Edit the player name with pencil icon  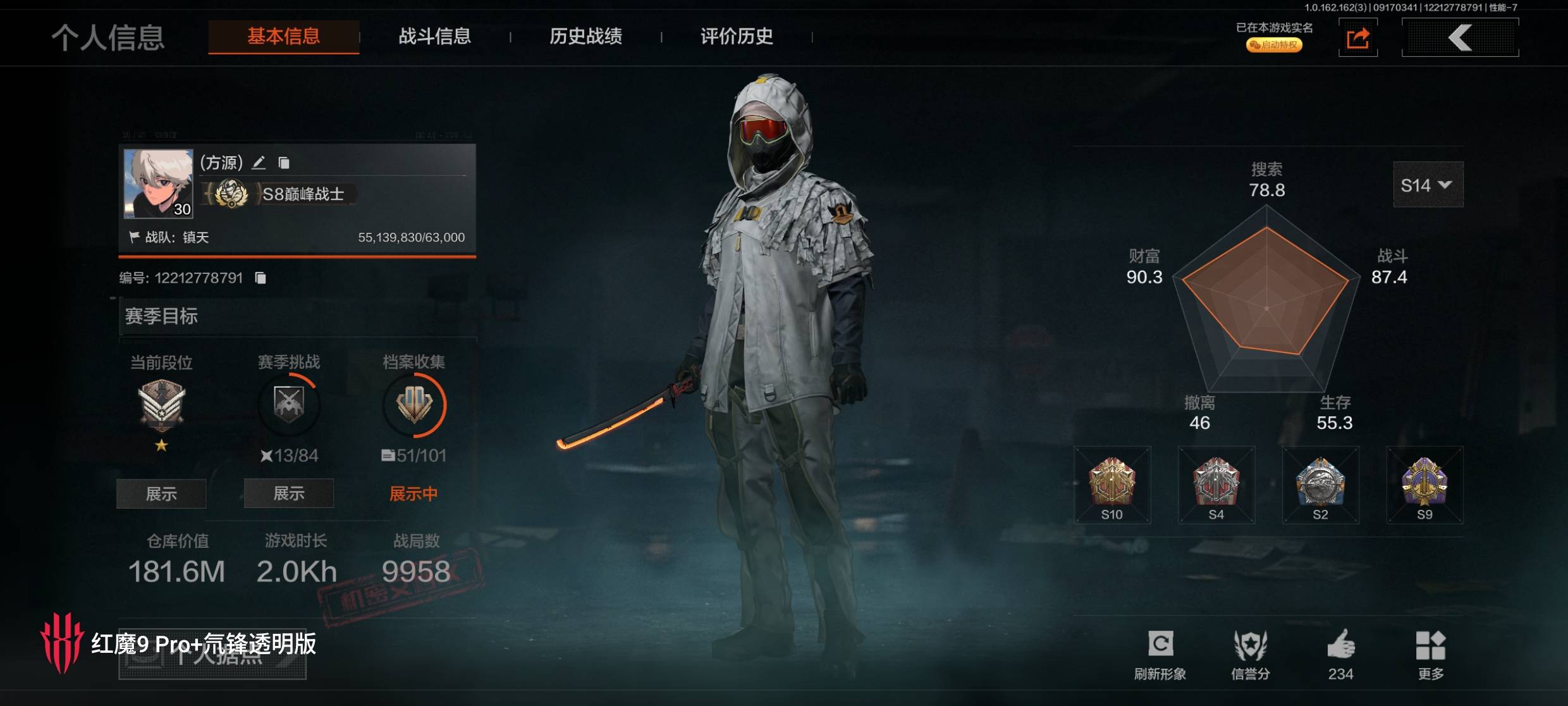[x=259, y=163]
